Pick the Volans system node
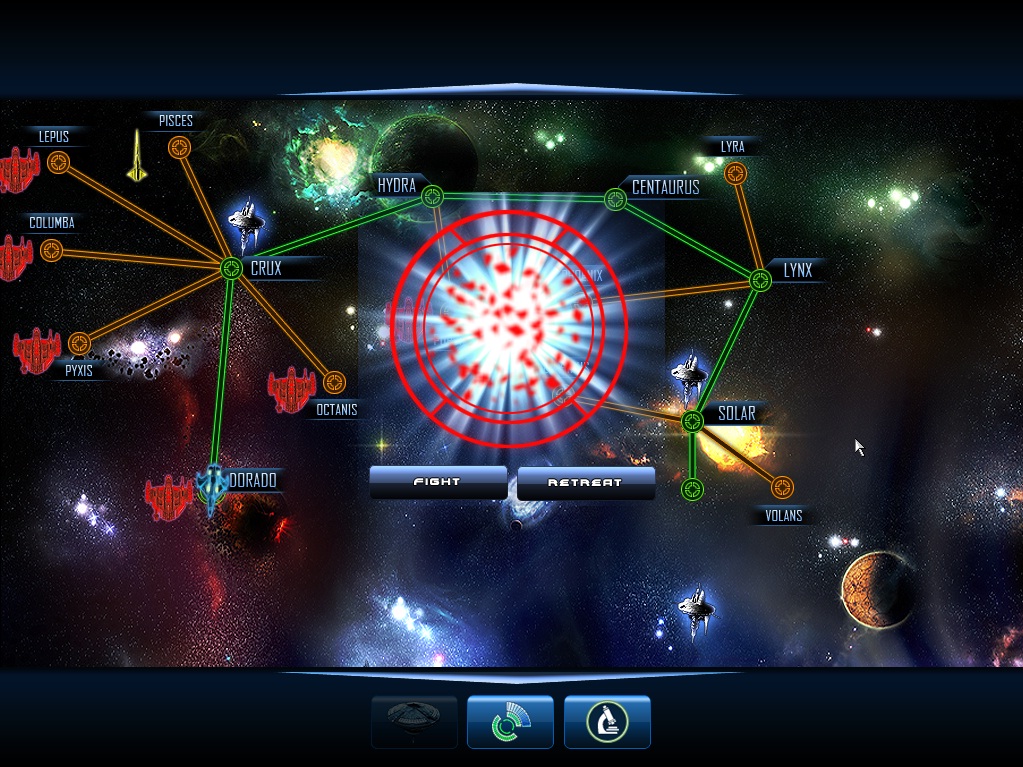The width and height of the screenshot is (1023, 767). point(782,487)
